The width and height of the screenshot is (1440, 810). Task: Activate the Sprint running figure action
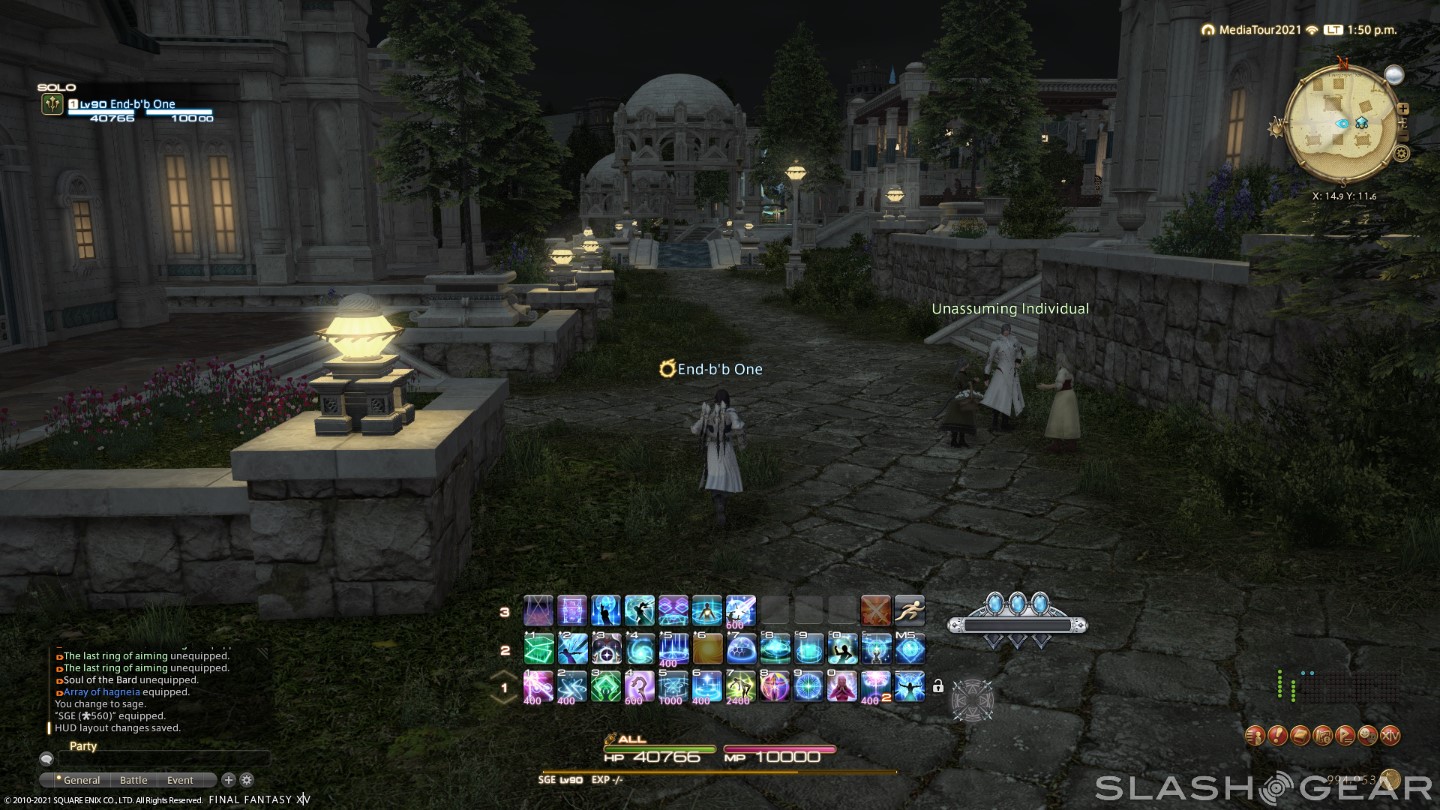tap(910, 610)
